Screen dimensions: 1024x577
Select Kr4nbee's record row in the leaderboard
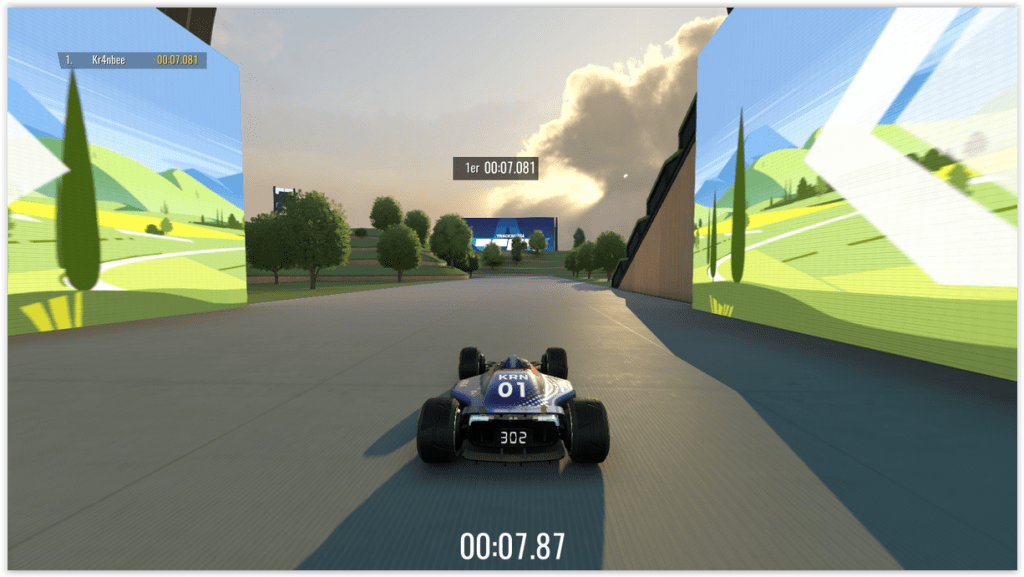132,60
